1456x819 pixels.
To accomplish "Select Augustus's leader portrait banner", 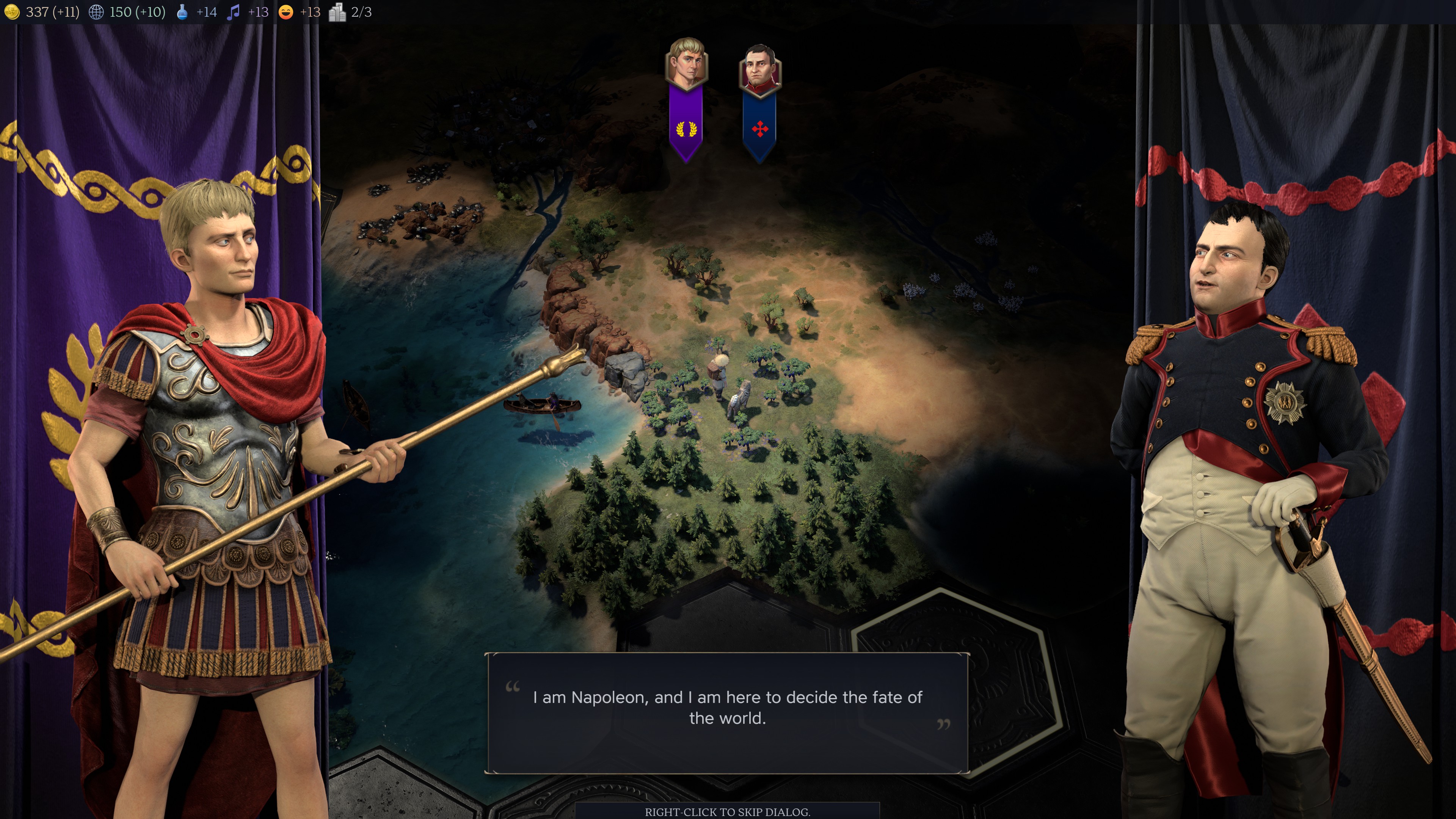I will click(686, 99).
